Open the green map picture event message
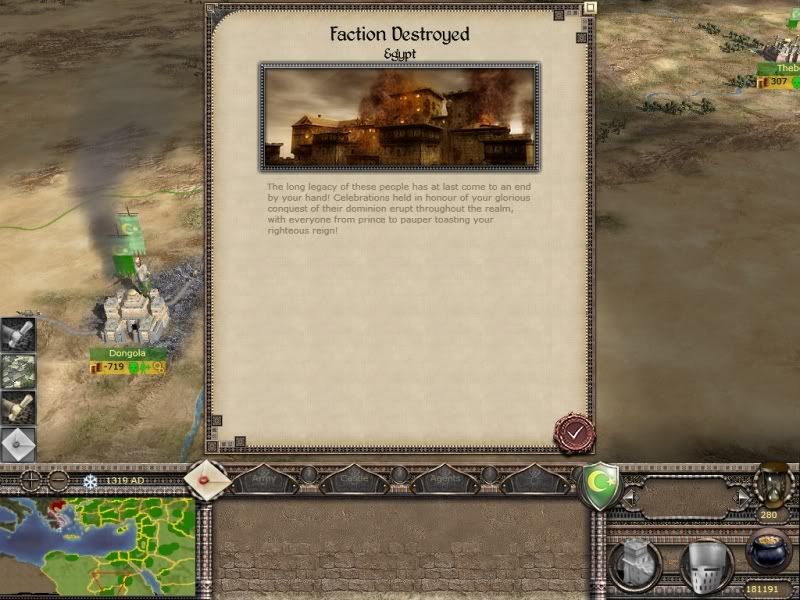 [18, 371]
